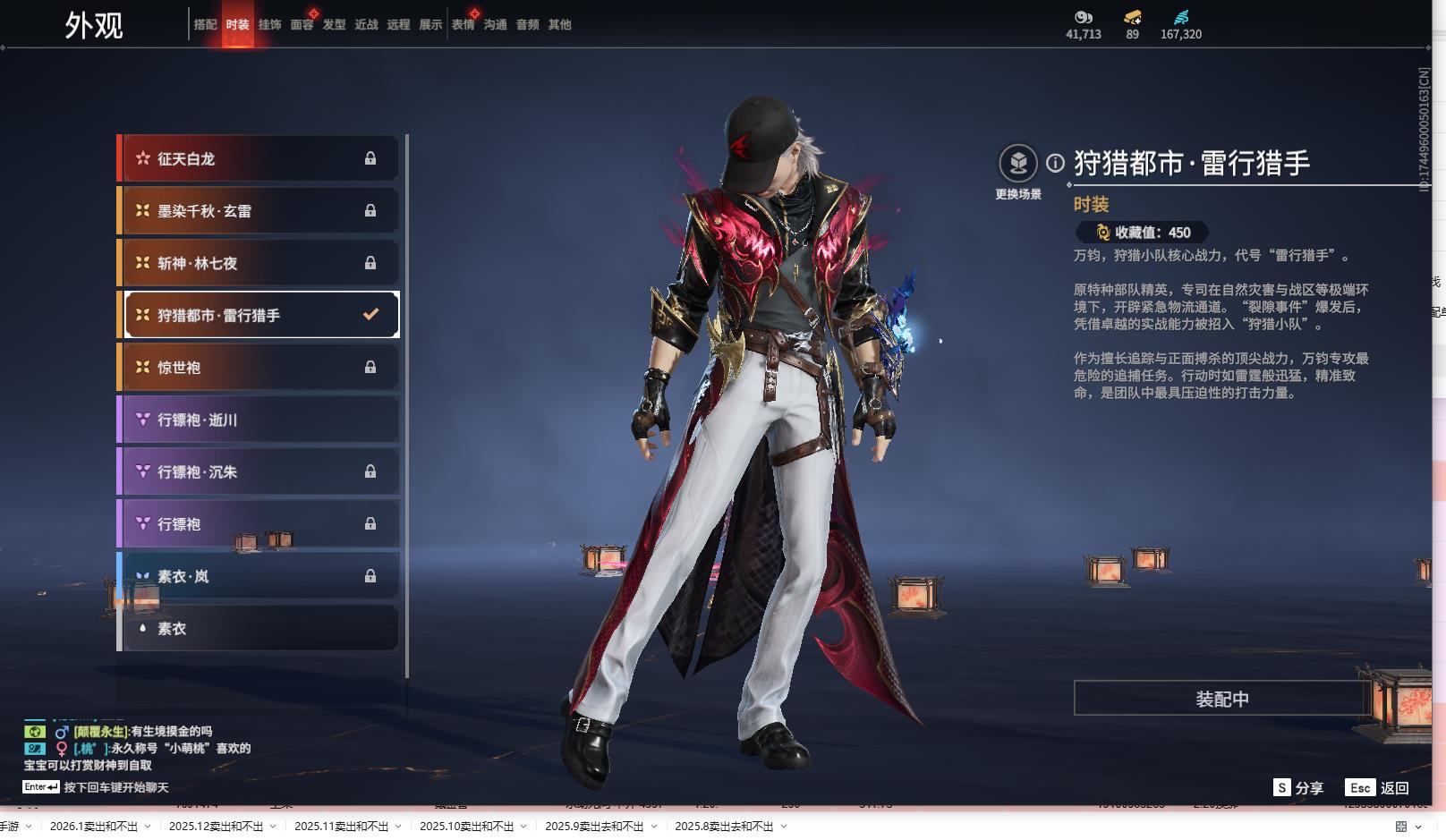Select the 征天白龙 outfit
Viewport: 1446px width, 840px height.
click(x=259, y=158)
